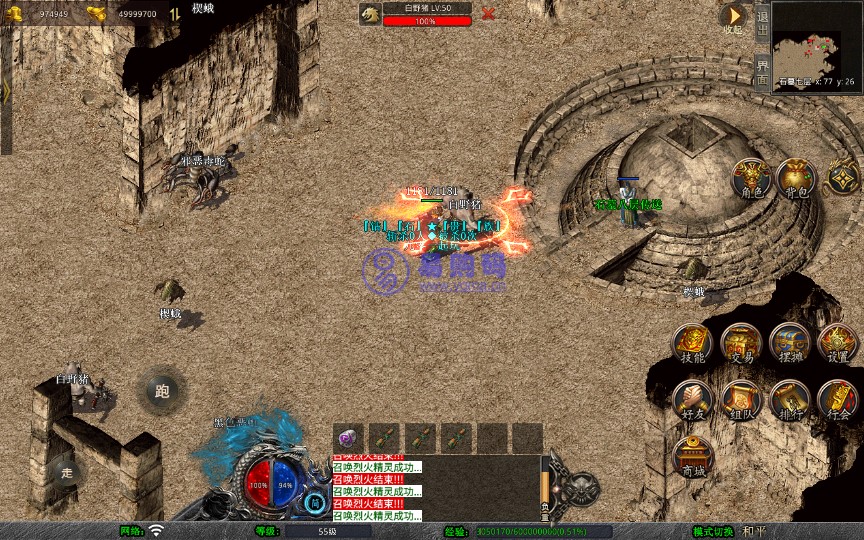Open the 角色 character panel
864x540 pixels.
(752, 179)
